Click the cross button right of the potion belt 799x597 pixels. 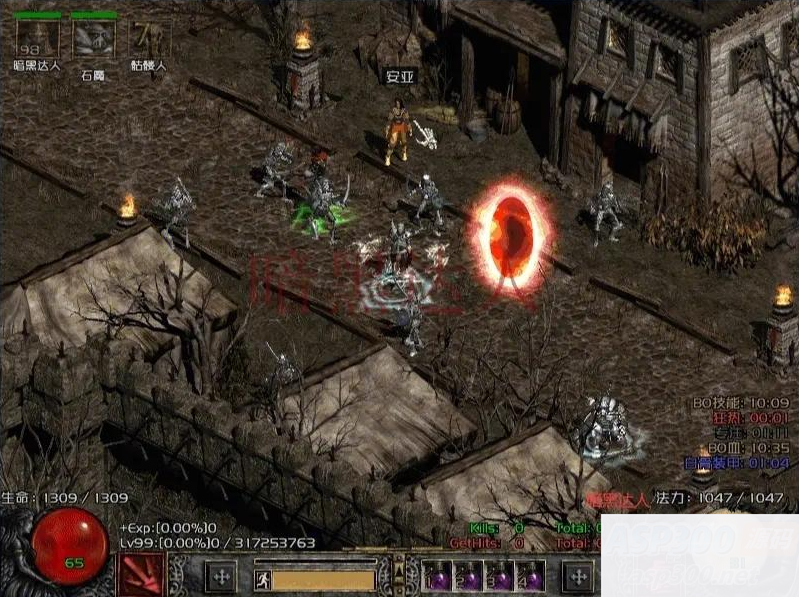point(578,576)
